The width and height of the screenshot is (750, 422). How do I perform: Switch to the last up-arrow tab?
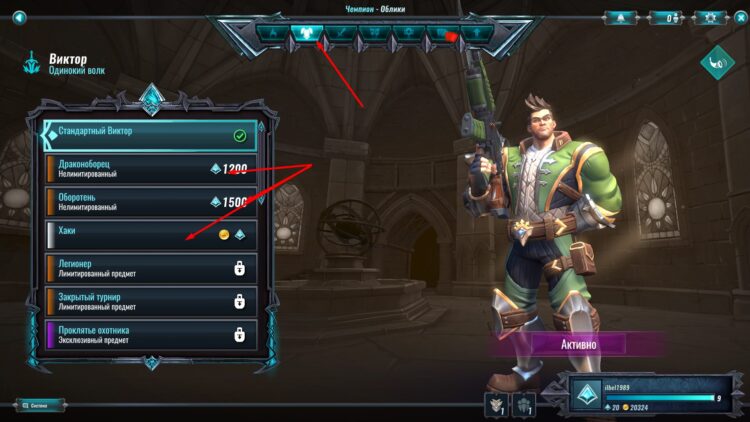point(477,32)
